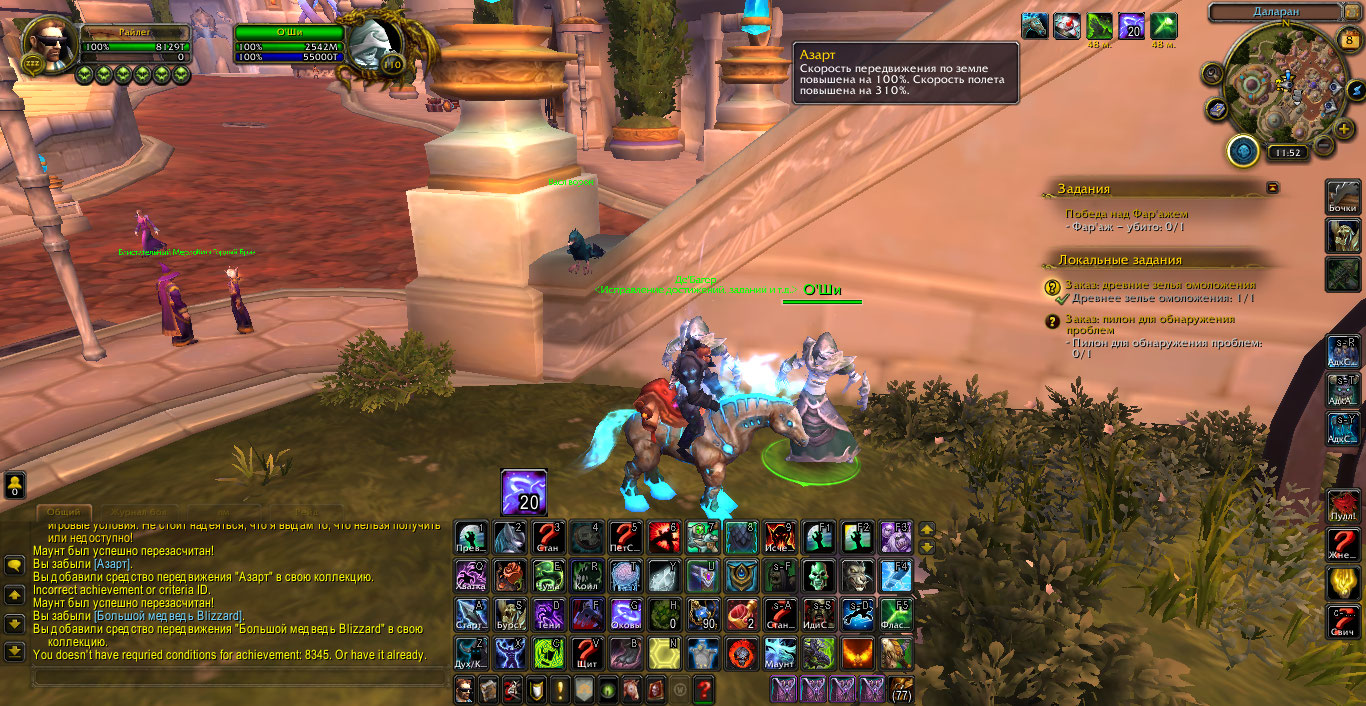Click the minimap zoom-out minus button
1366x706 pixels.
pyautogui.click(x=1323, y=144)
